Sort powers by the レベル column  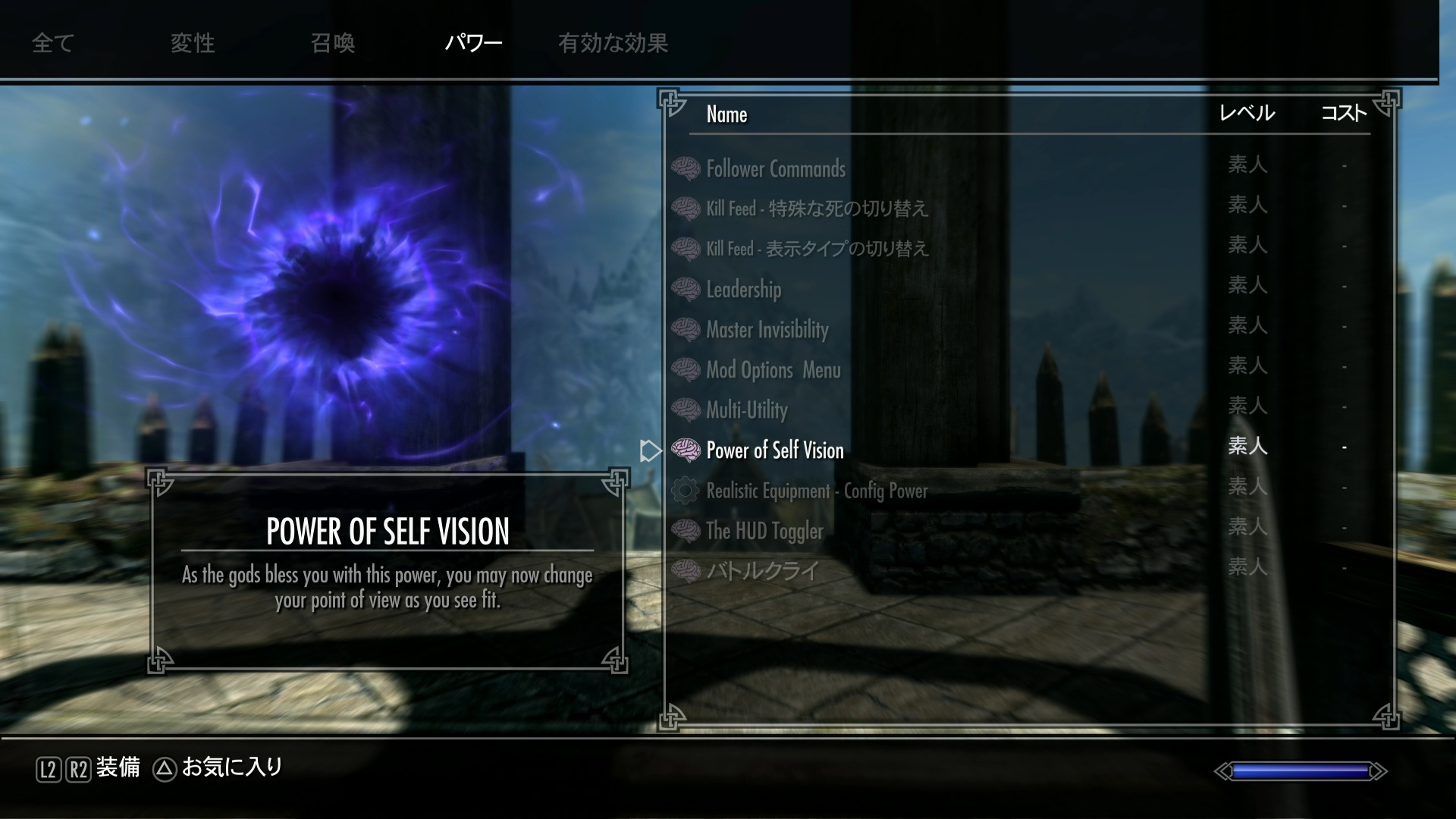pos(1247,114)
